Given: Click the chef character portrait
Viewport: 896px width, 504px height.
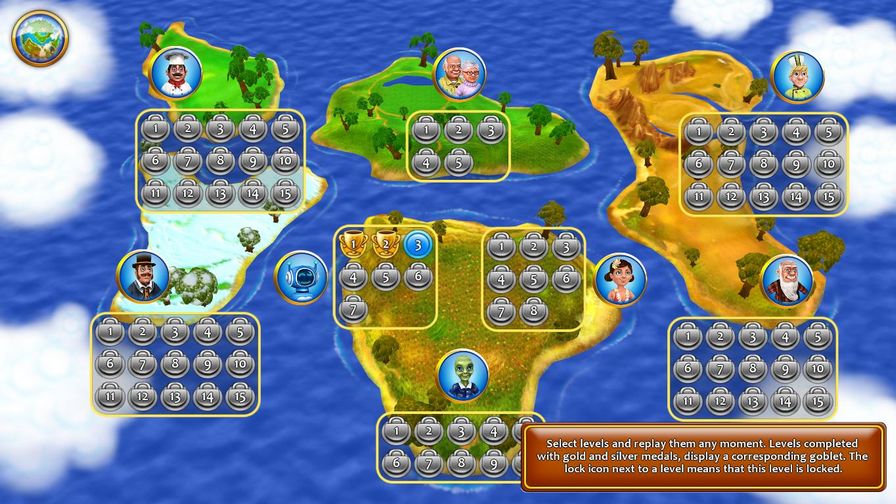Looking at the screenshot, I should 178,73.
